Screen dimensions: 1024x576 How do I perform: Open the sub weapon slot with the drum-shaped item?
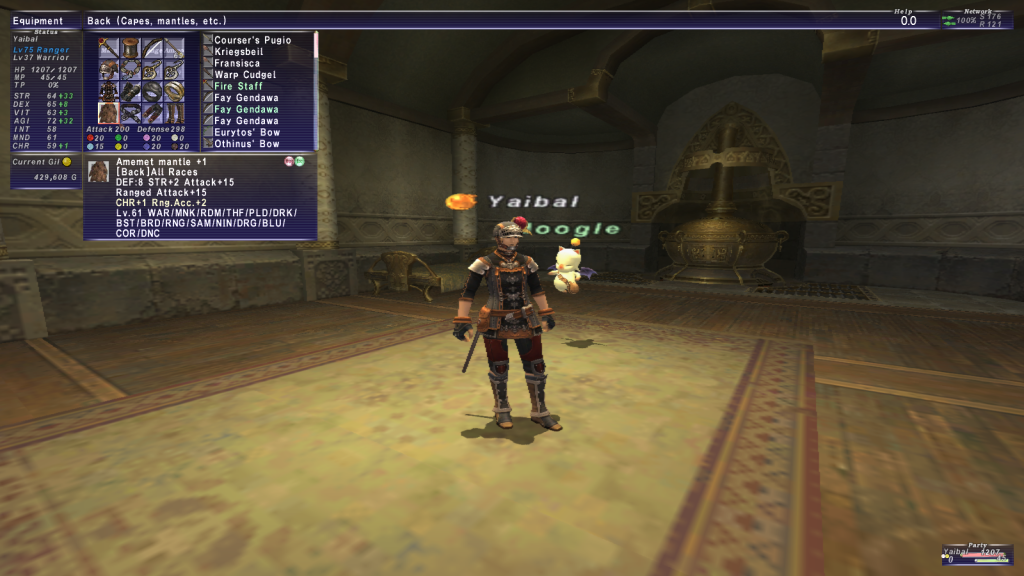131,48
